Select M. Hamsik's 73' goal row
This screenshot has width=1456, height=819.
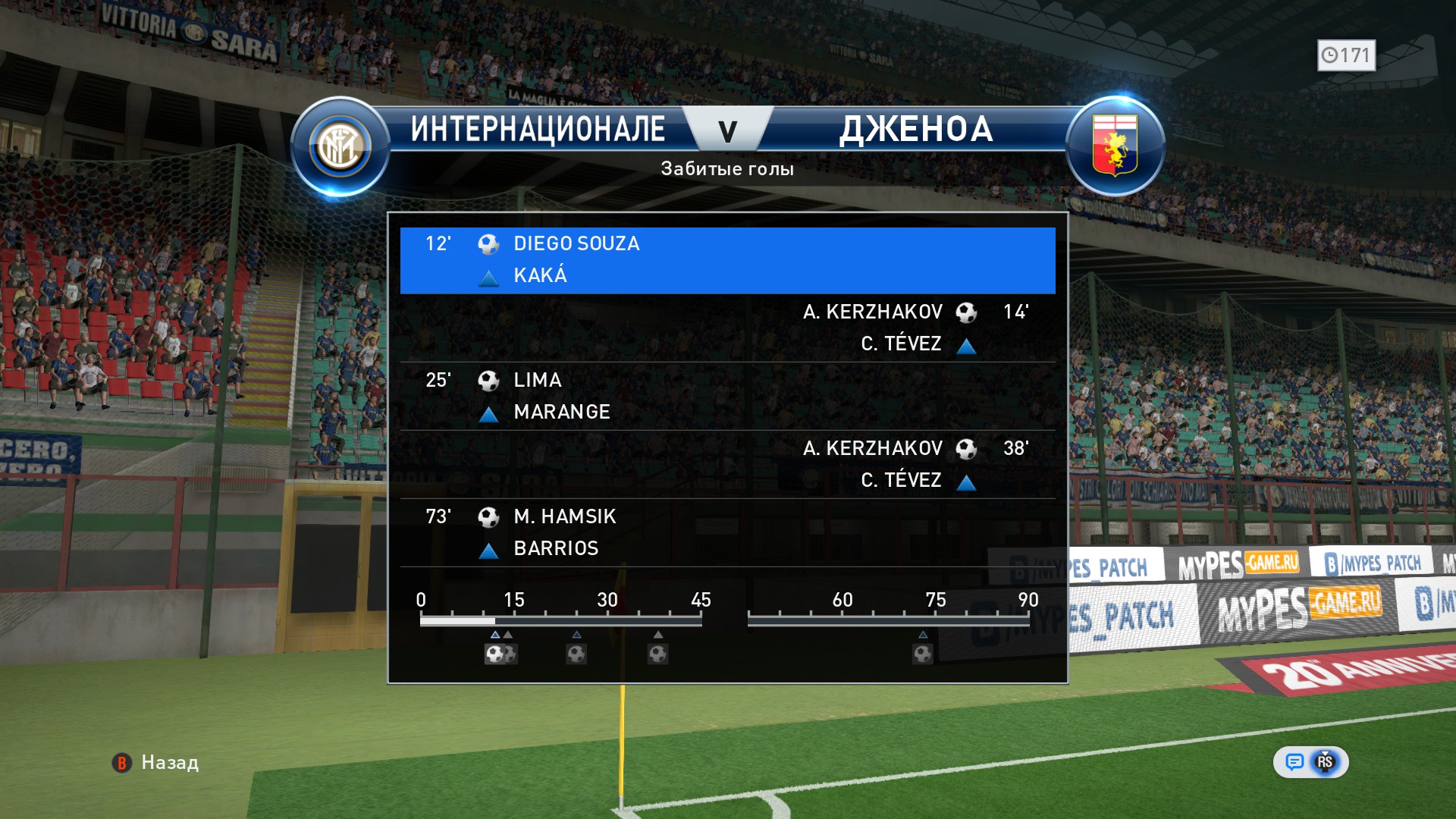[x=727, y=532]
